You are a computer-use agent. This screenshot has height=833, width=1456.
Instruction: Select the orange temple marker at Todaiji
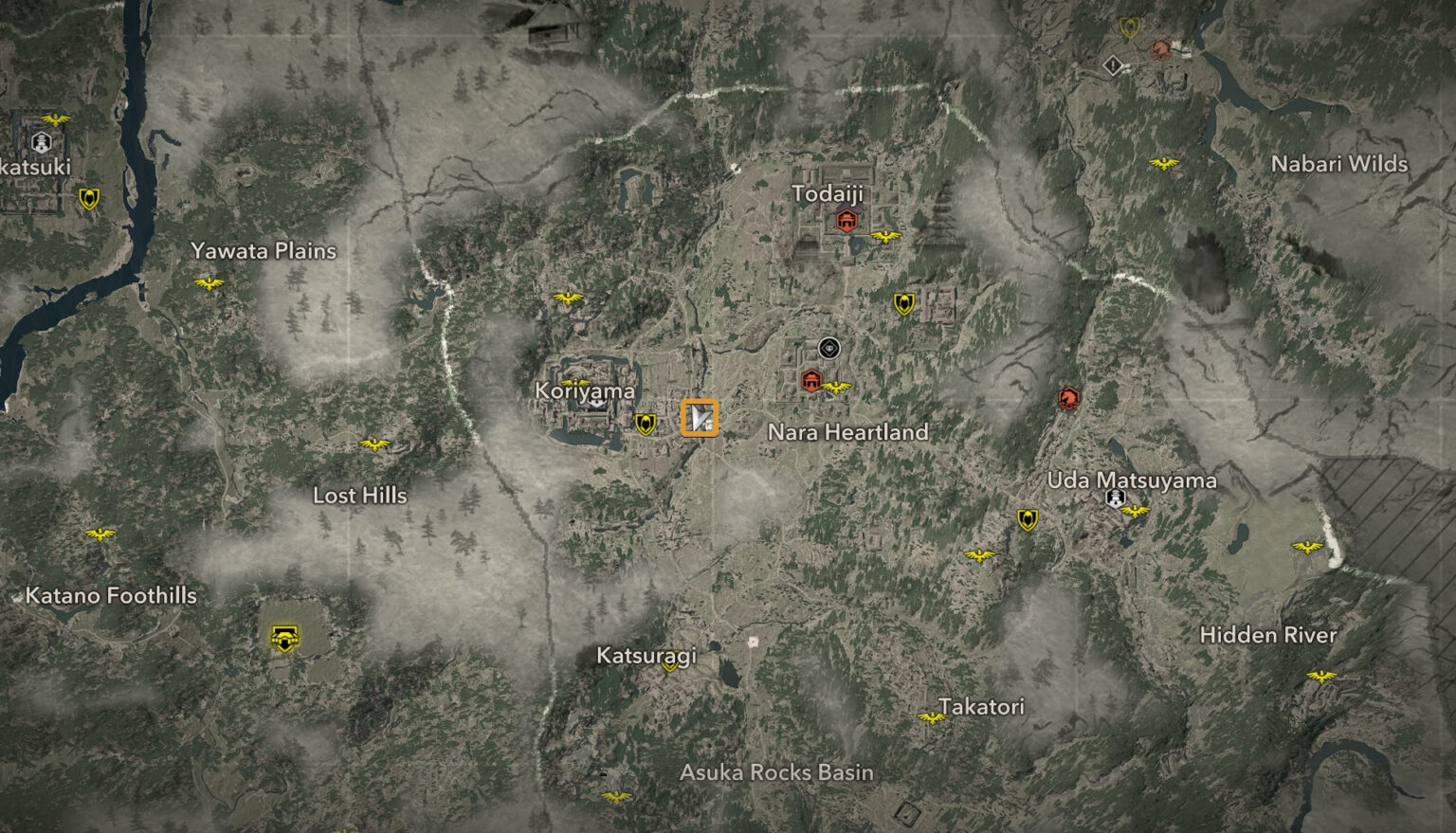pos(845,219)
